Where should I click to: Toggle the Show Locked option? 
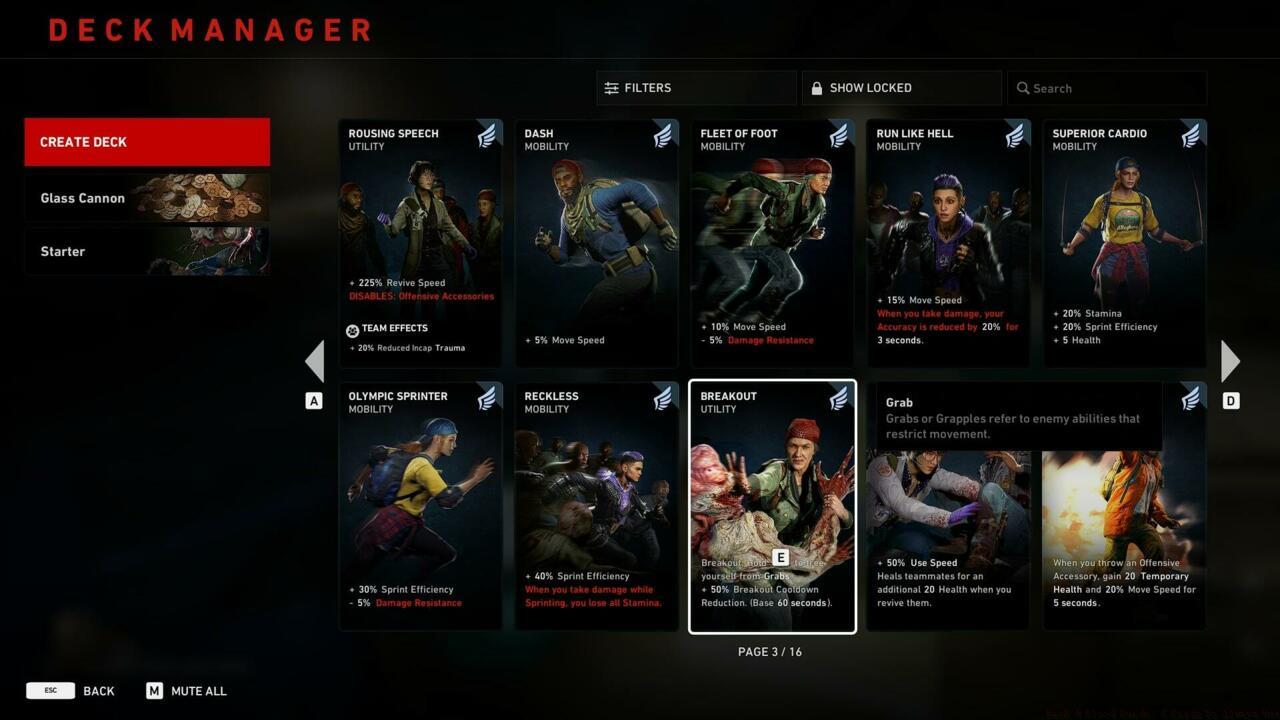coord(901,88)
